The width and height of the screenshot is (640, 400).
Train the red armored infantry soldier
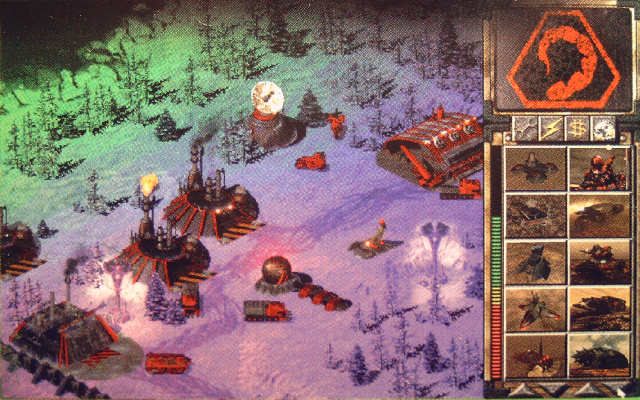598,169
